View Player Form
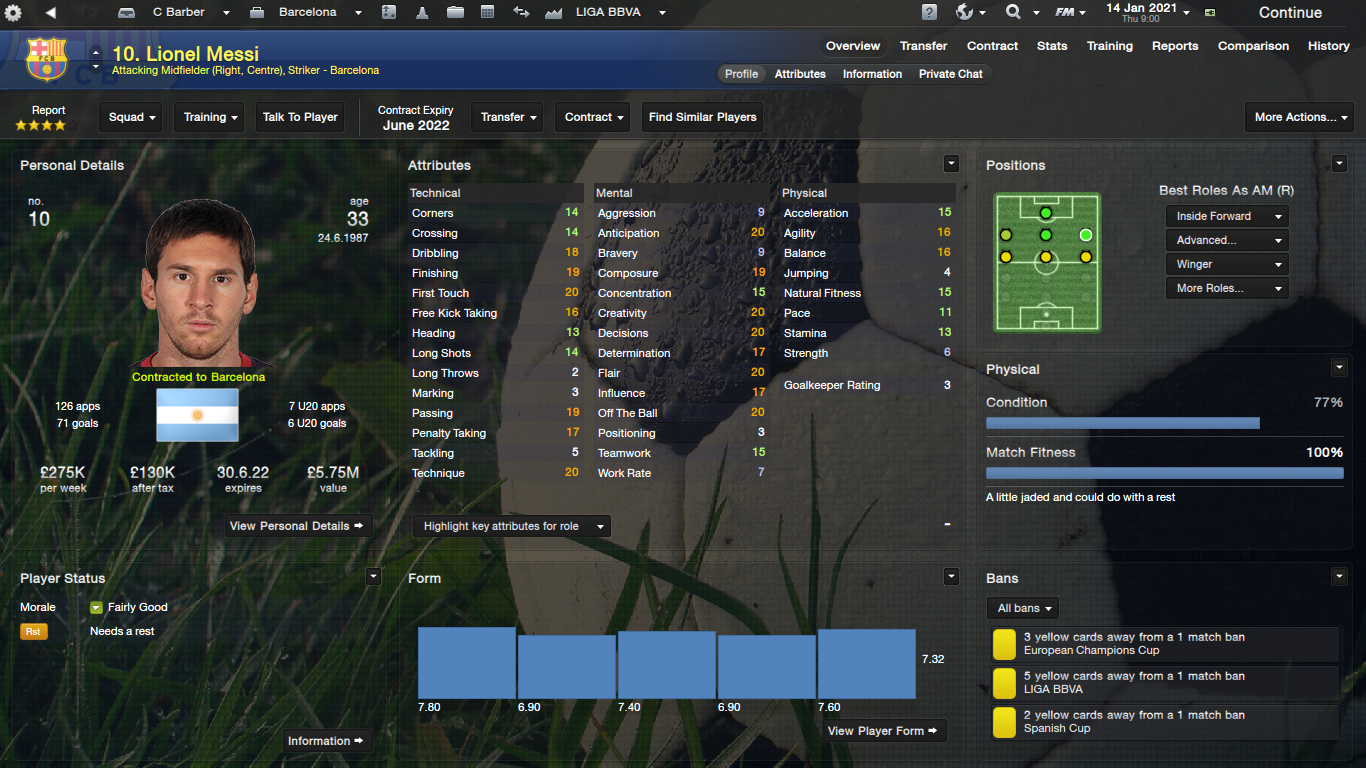1366x768 pixels. pos(883,731)
